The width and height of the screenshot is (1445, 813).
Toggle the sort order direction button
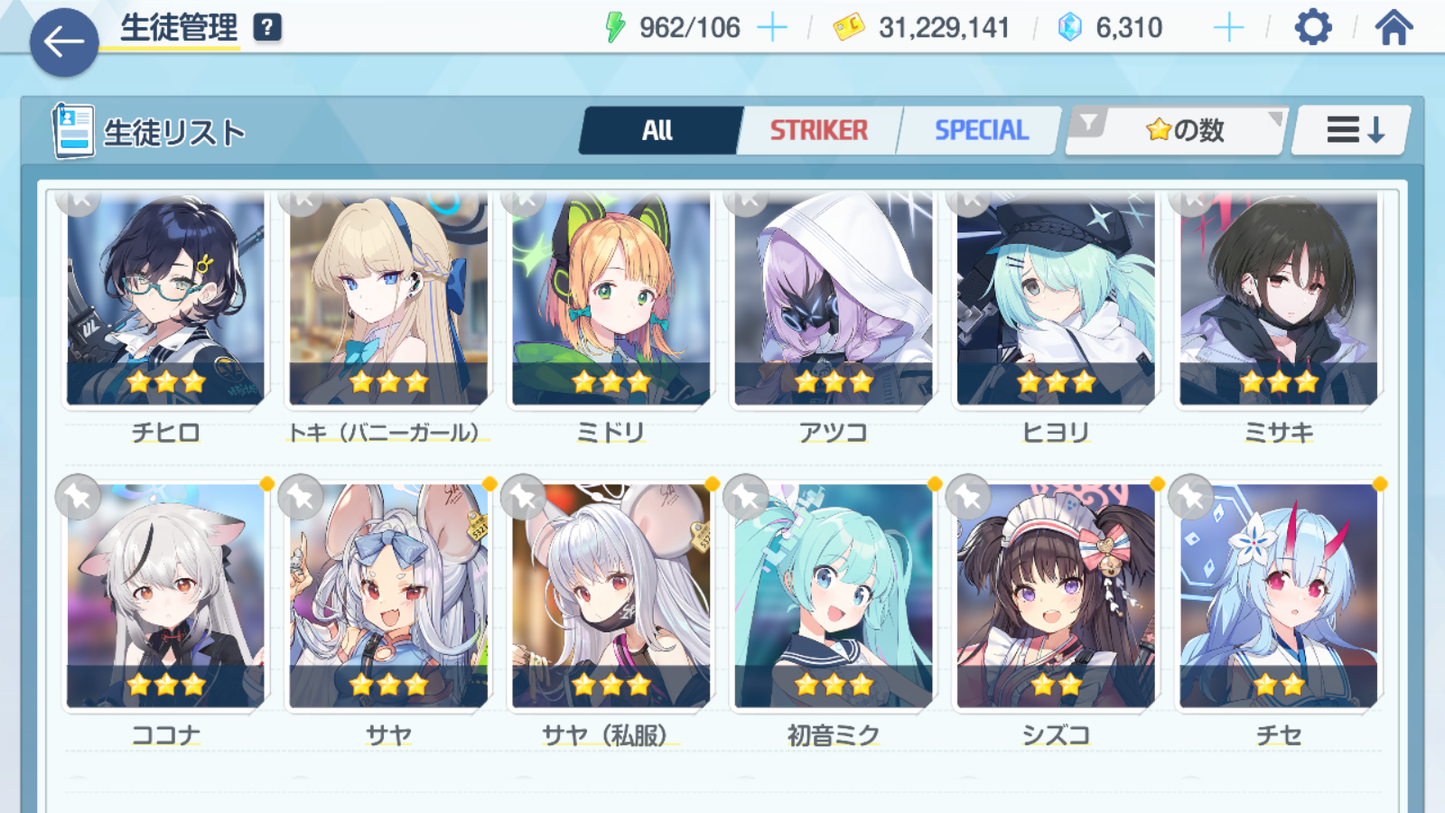[x=1353, y=130]
